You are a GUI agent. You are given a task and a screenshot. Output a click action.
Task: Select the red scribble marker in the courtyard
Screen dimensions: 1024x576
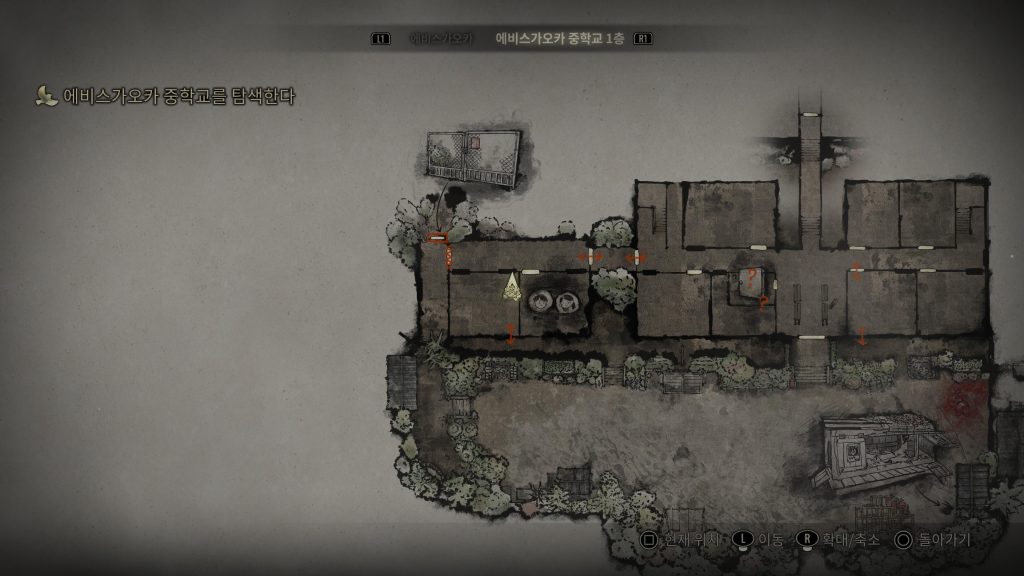pos(965,403)
